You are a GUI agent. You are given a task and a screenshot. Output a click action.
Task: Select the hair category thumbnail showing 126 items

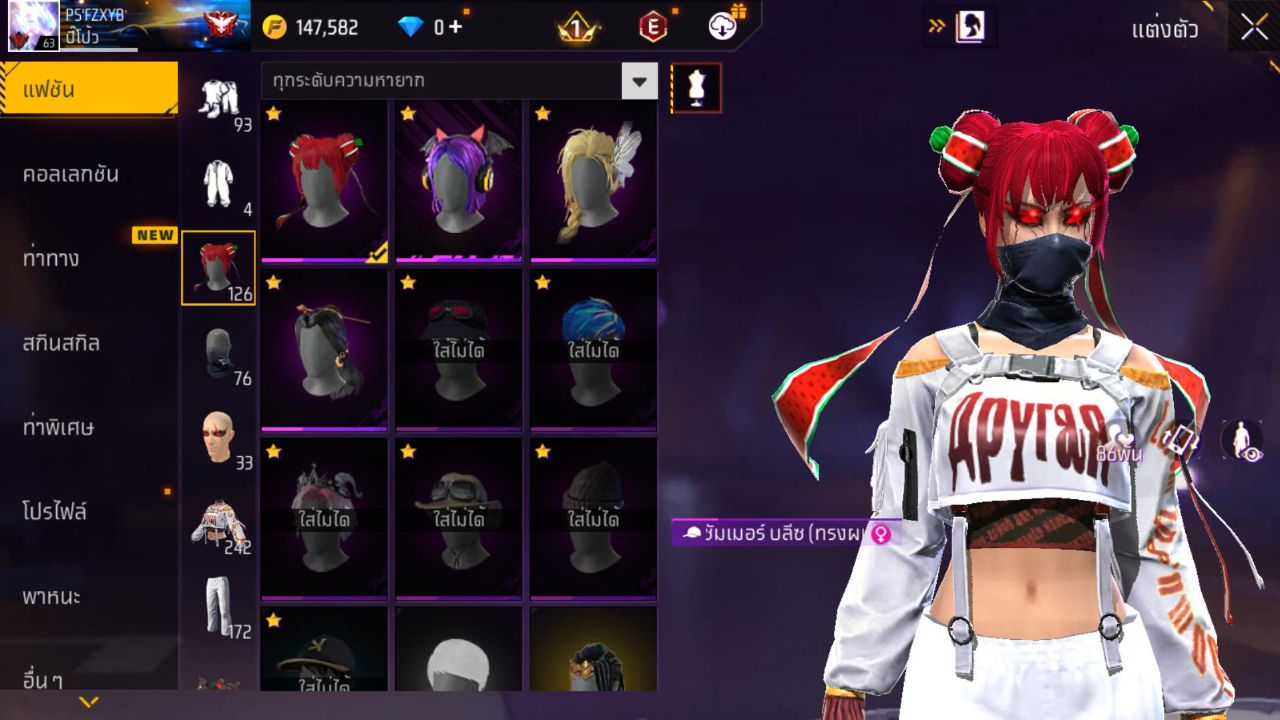[x=219, y=265]
